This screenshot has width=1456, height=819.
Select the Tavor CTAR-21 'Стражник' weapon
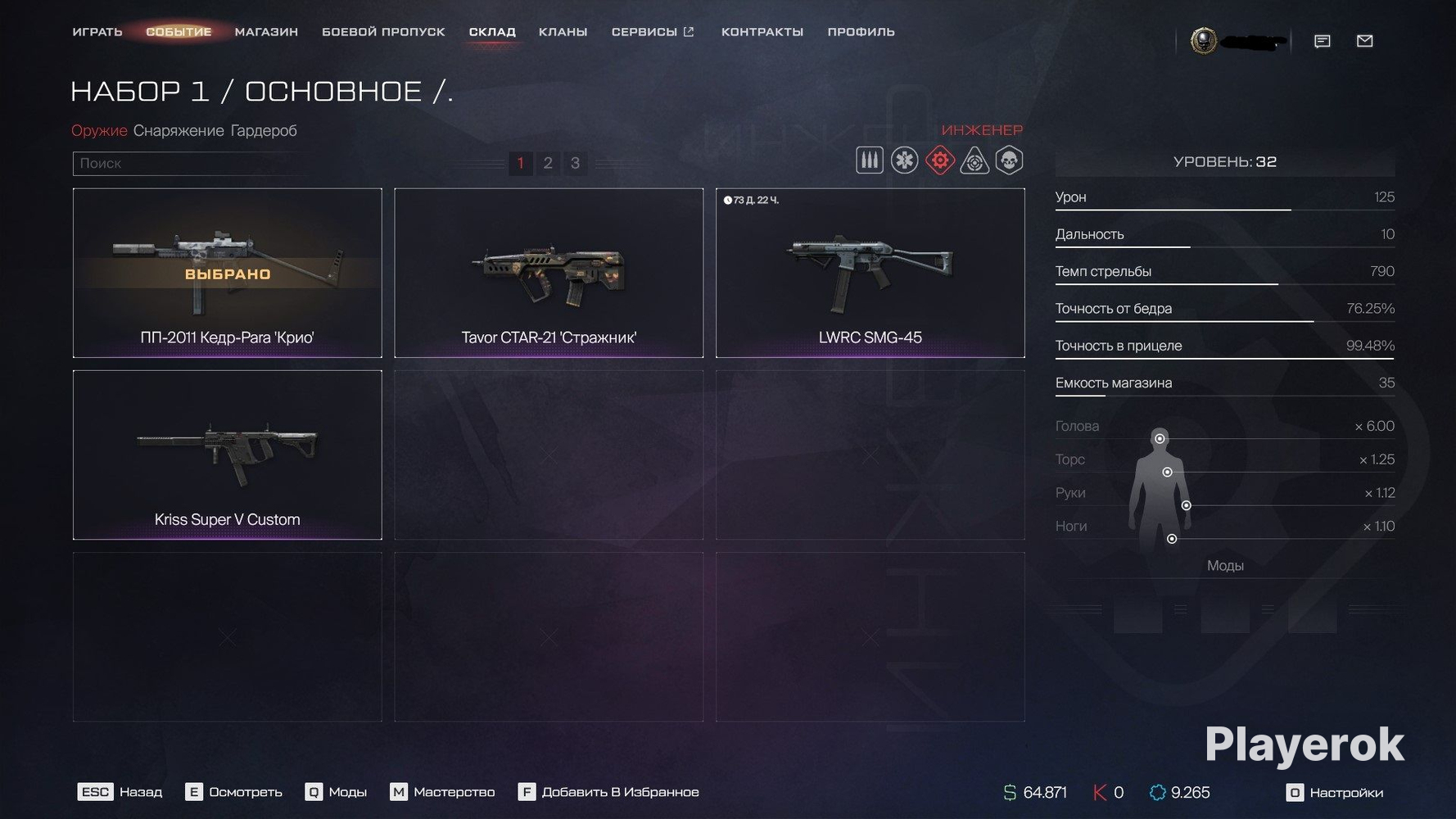(x=549, y=273)
